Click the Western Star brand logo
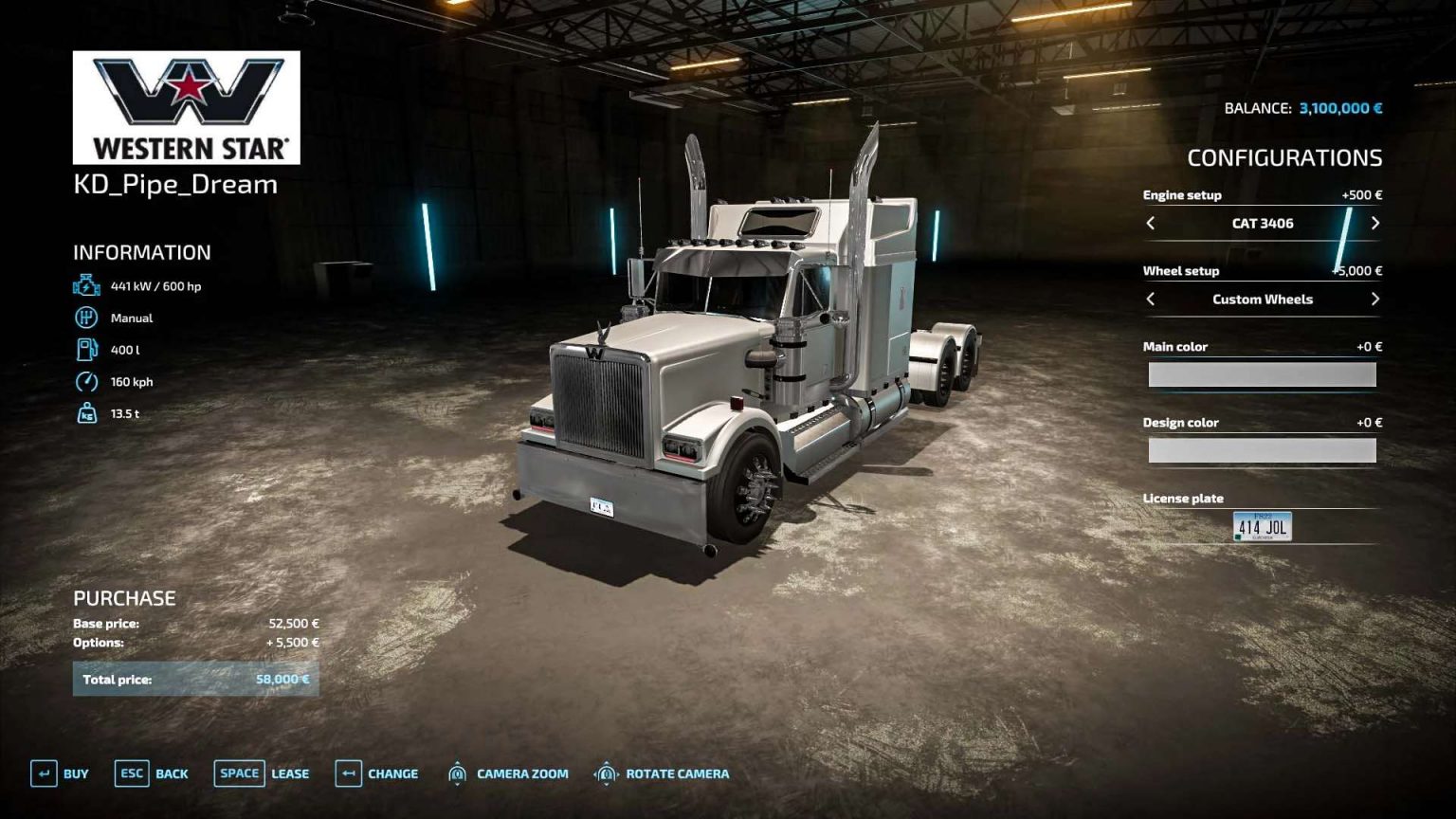Image resolution: width=1456 pixels, height=819 pixels. [x=186, y=104]
